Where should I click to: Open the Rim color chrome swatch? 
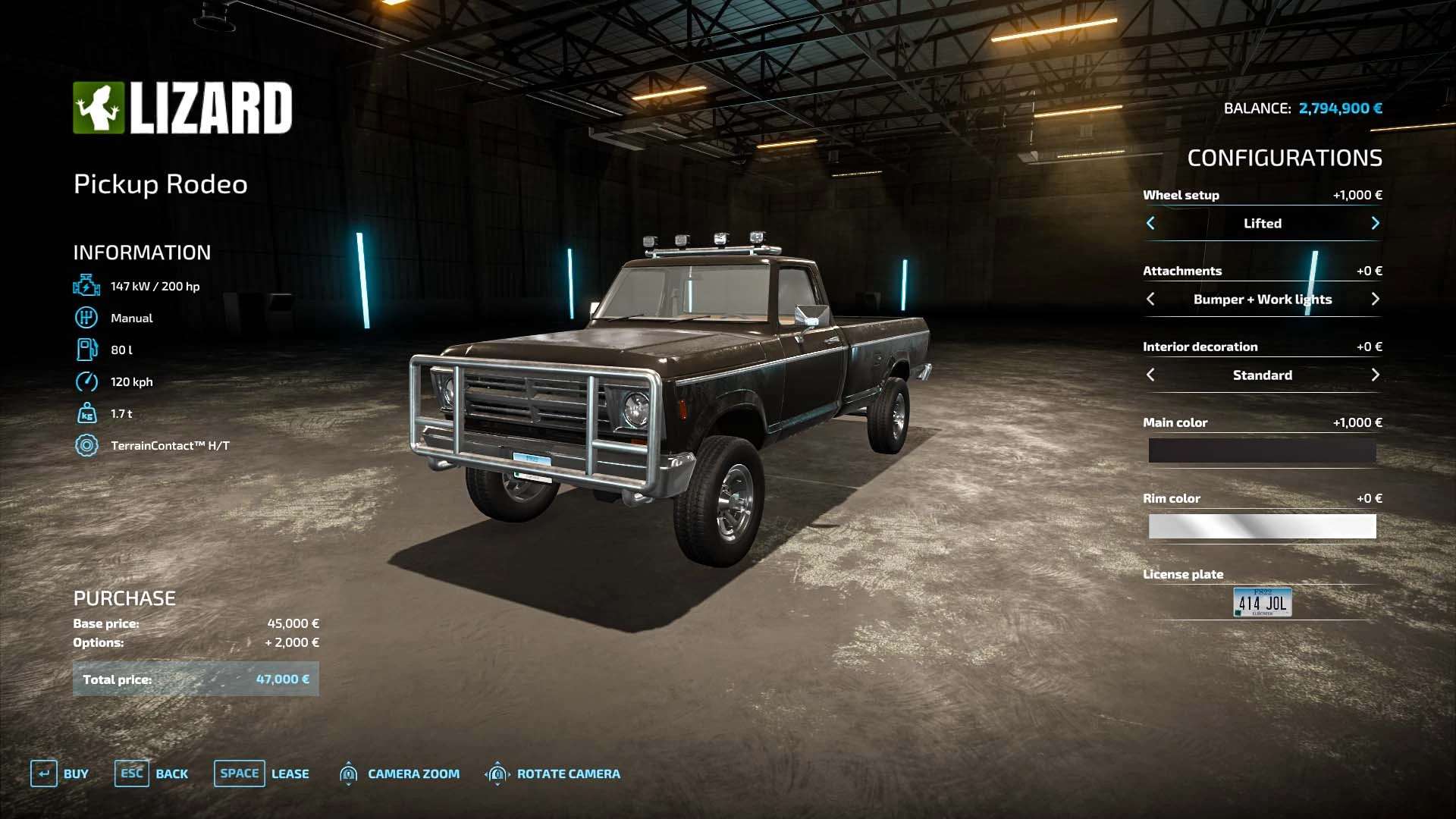(x=1262, y=526)
